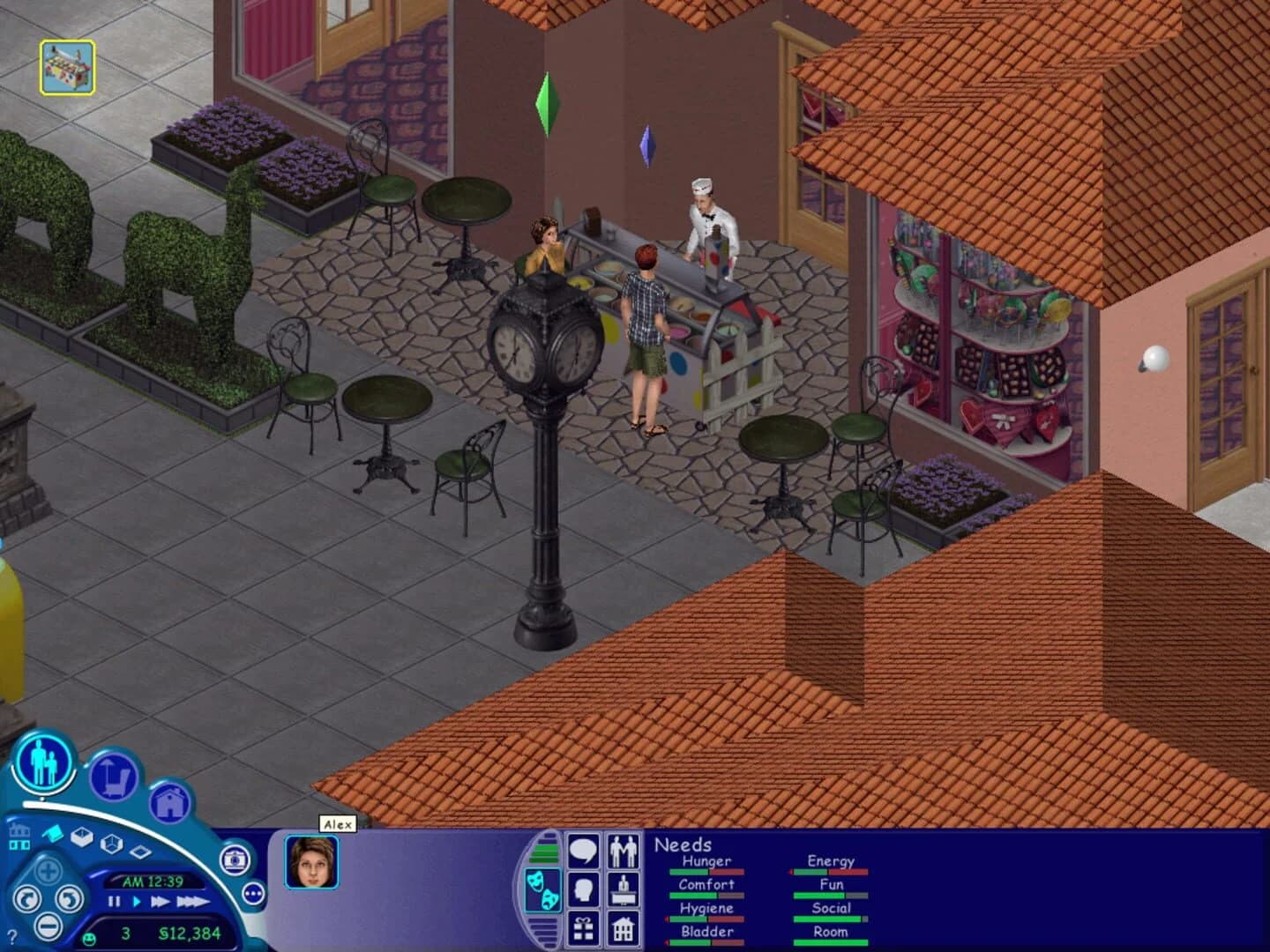Open the Personality panel head icon
The height and width of the screenshot is (952, 1270).
click(x=583, y=889)
